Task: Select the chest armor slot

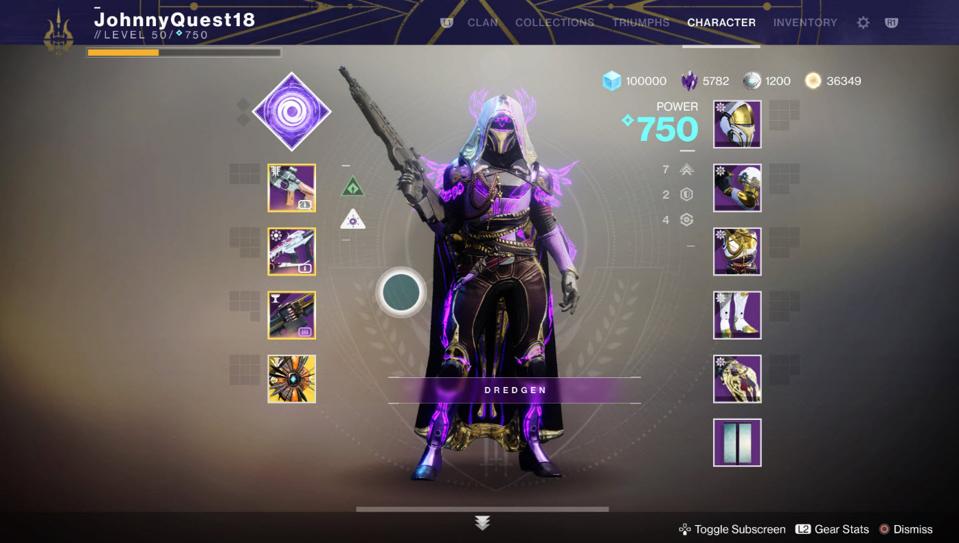Action: pos(737,252)
